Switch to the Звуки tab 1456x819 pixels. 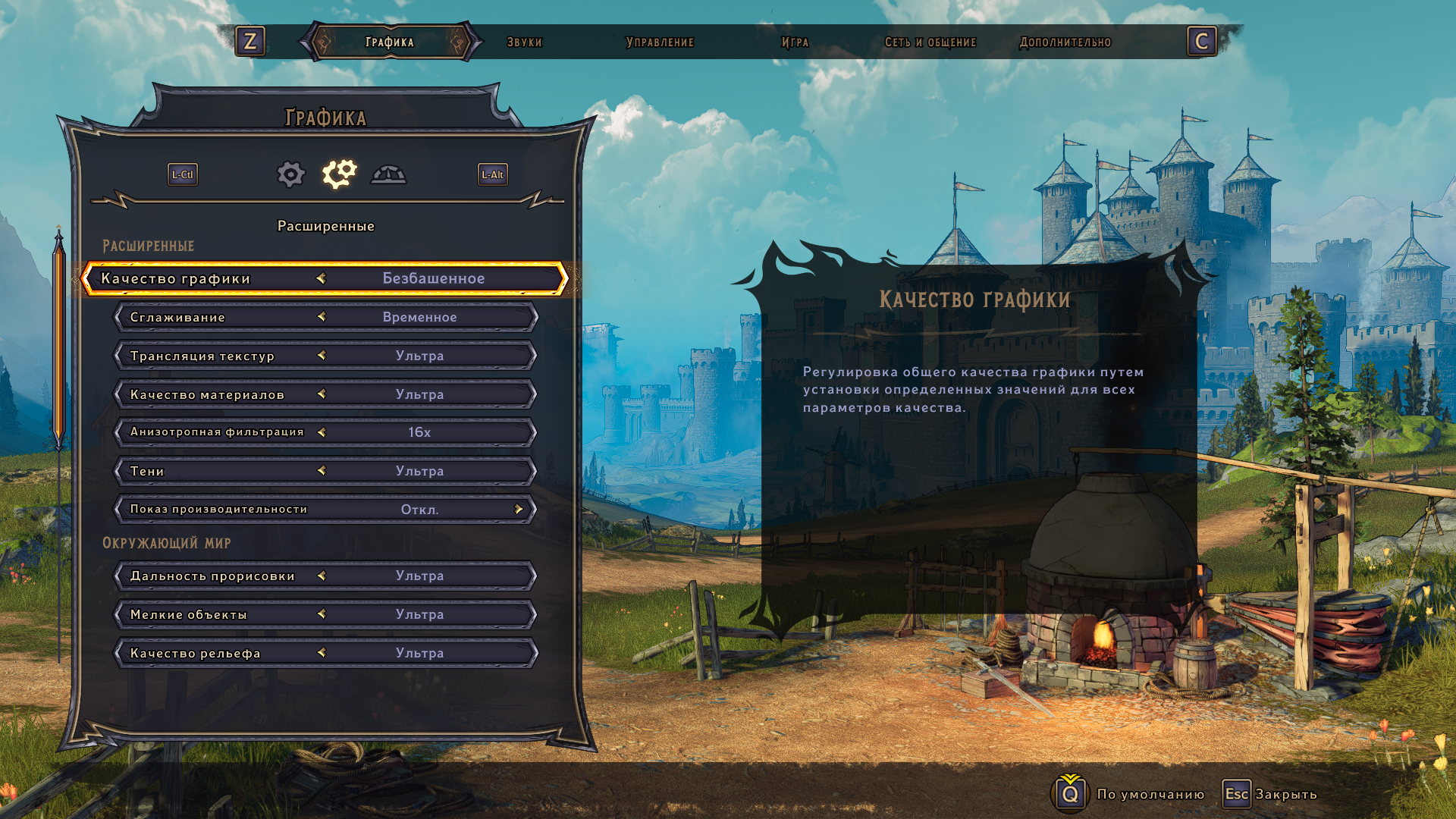point(524,42)
